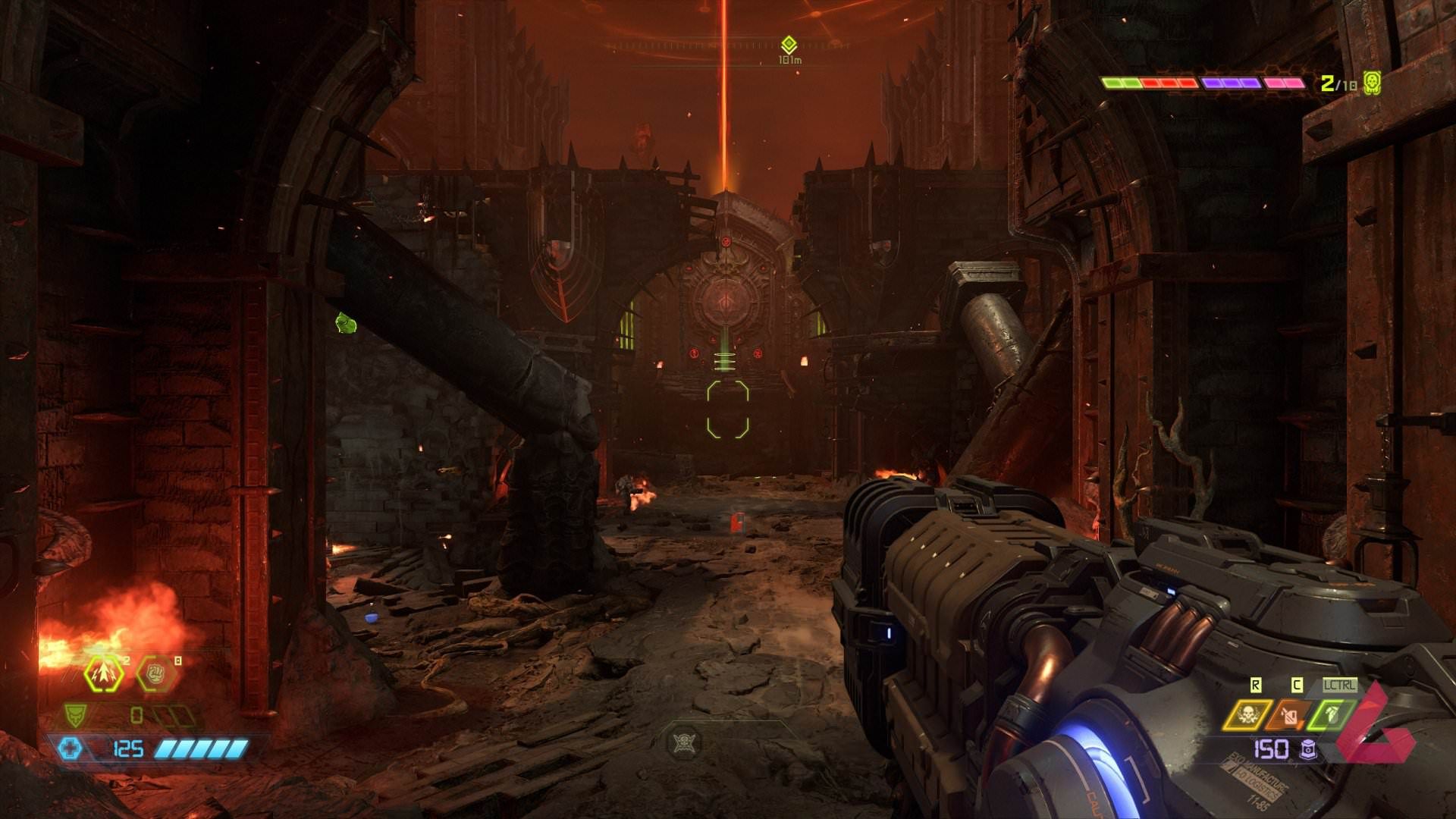1456x819 pixels.
Task: Activate the frag grenade equipment icon
Action: coord(104,673)
